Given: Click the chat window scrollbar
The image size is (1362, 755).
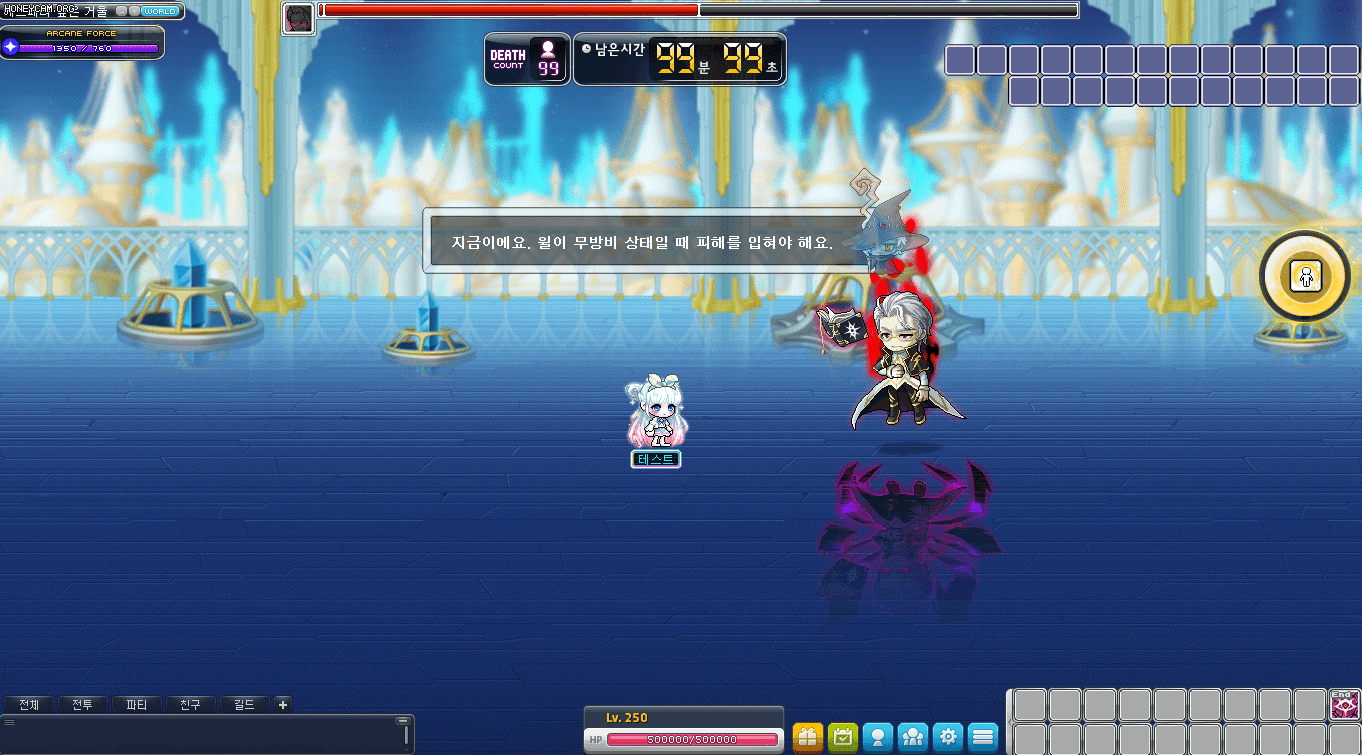Looking at the screenshot, I should click(406, 735).
